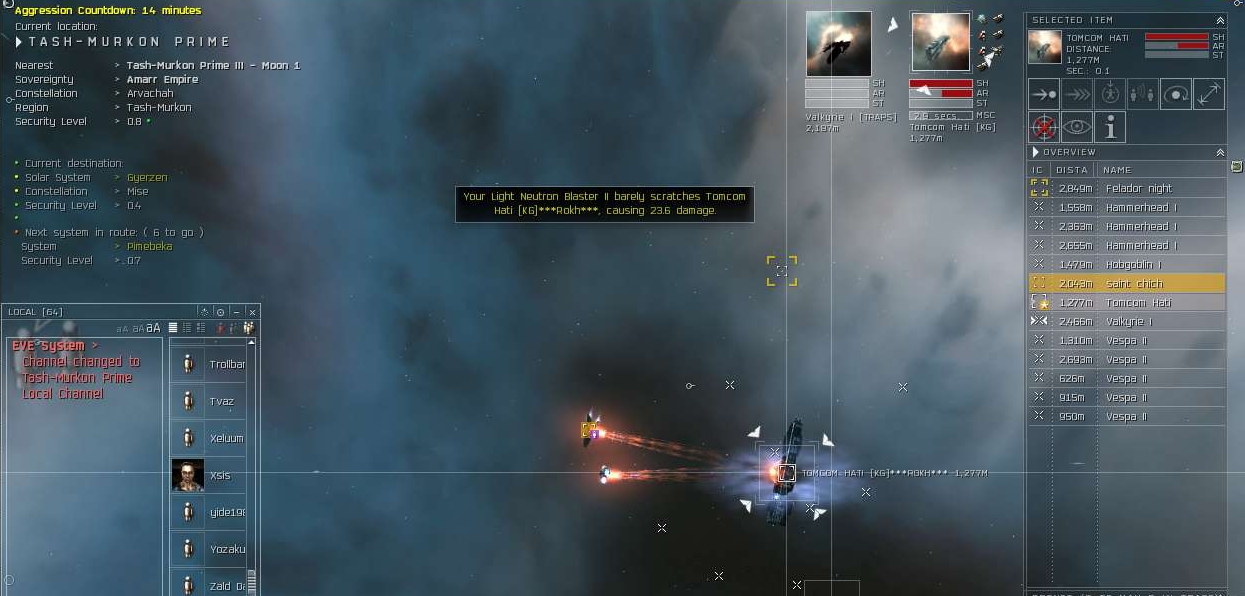The height and width of the screenshot is (596, 1245).
Task: Select Tomcom Hati row in the overview
Action: [1137, 303]
